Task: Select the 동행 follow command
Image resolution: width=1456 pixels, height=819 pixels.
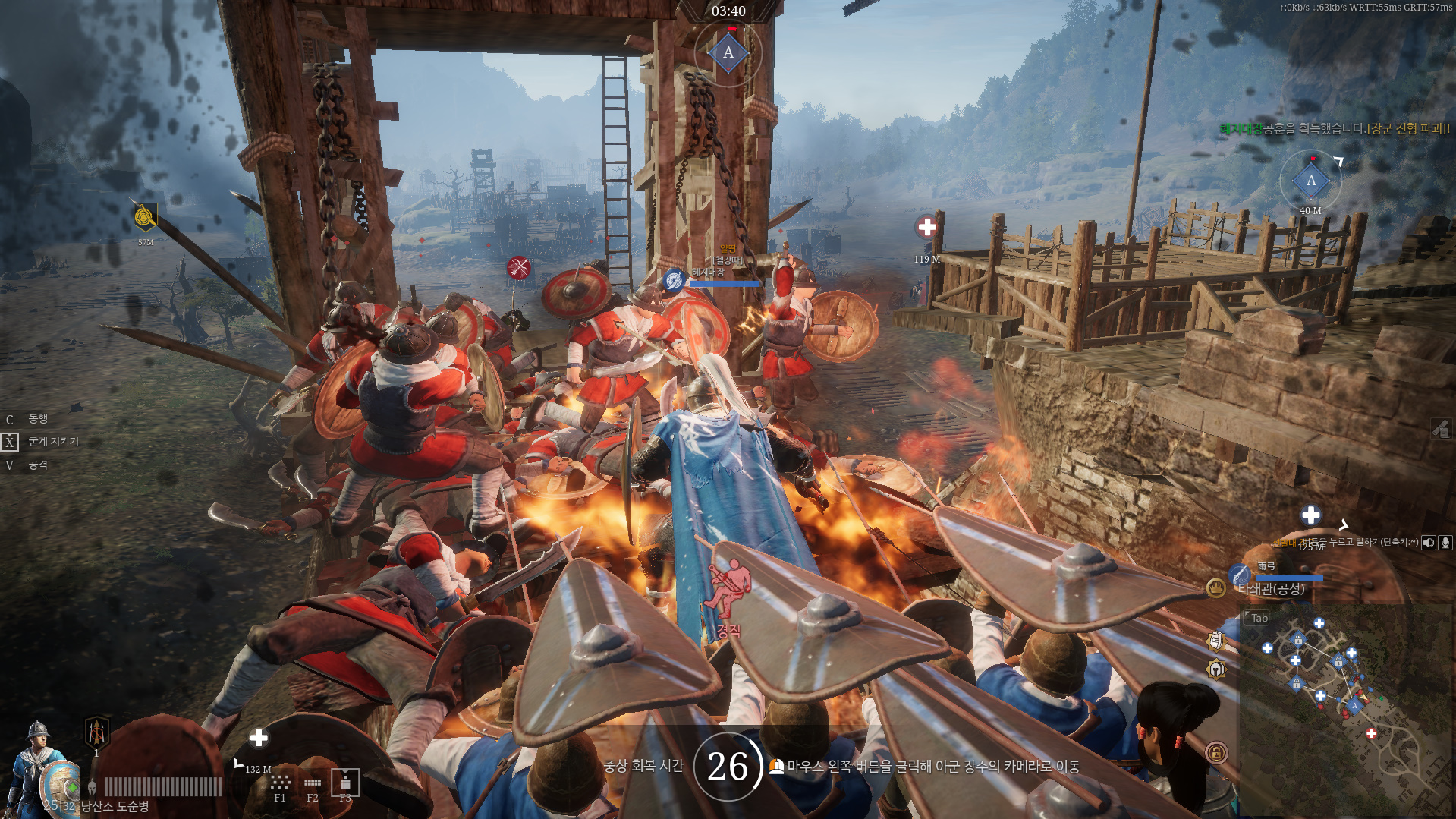Action: 38,419
